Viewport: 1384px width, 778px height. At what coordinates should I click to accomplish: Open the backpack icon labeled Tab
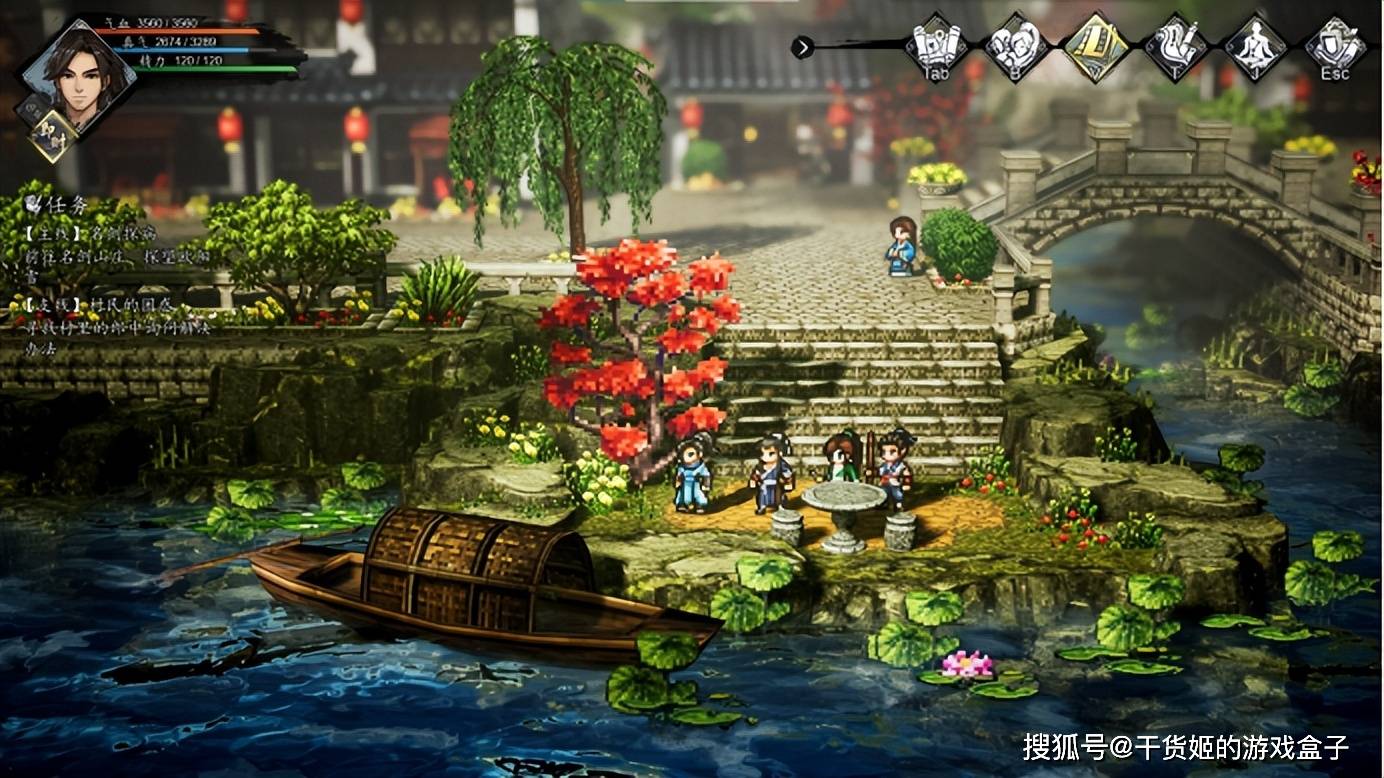[935, 46]
